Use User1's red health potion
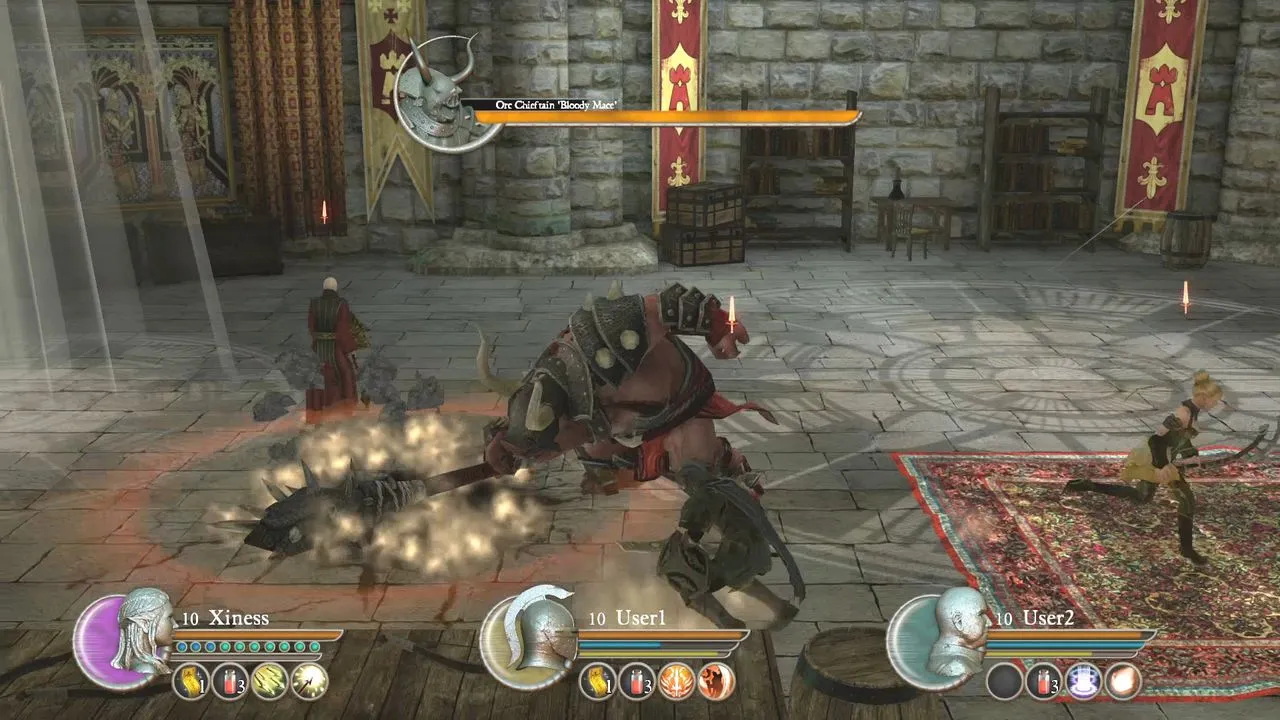Viewport: 1280px width, 720px height. (637, 681)
